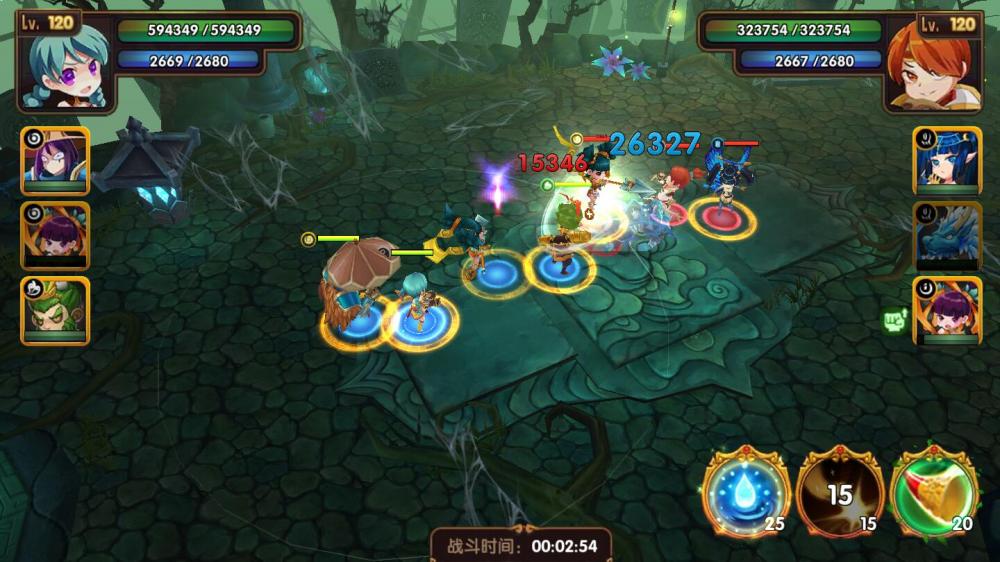Select the purple-haired masked hero portrait

(x=55, y=160)
